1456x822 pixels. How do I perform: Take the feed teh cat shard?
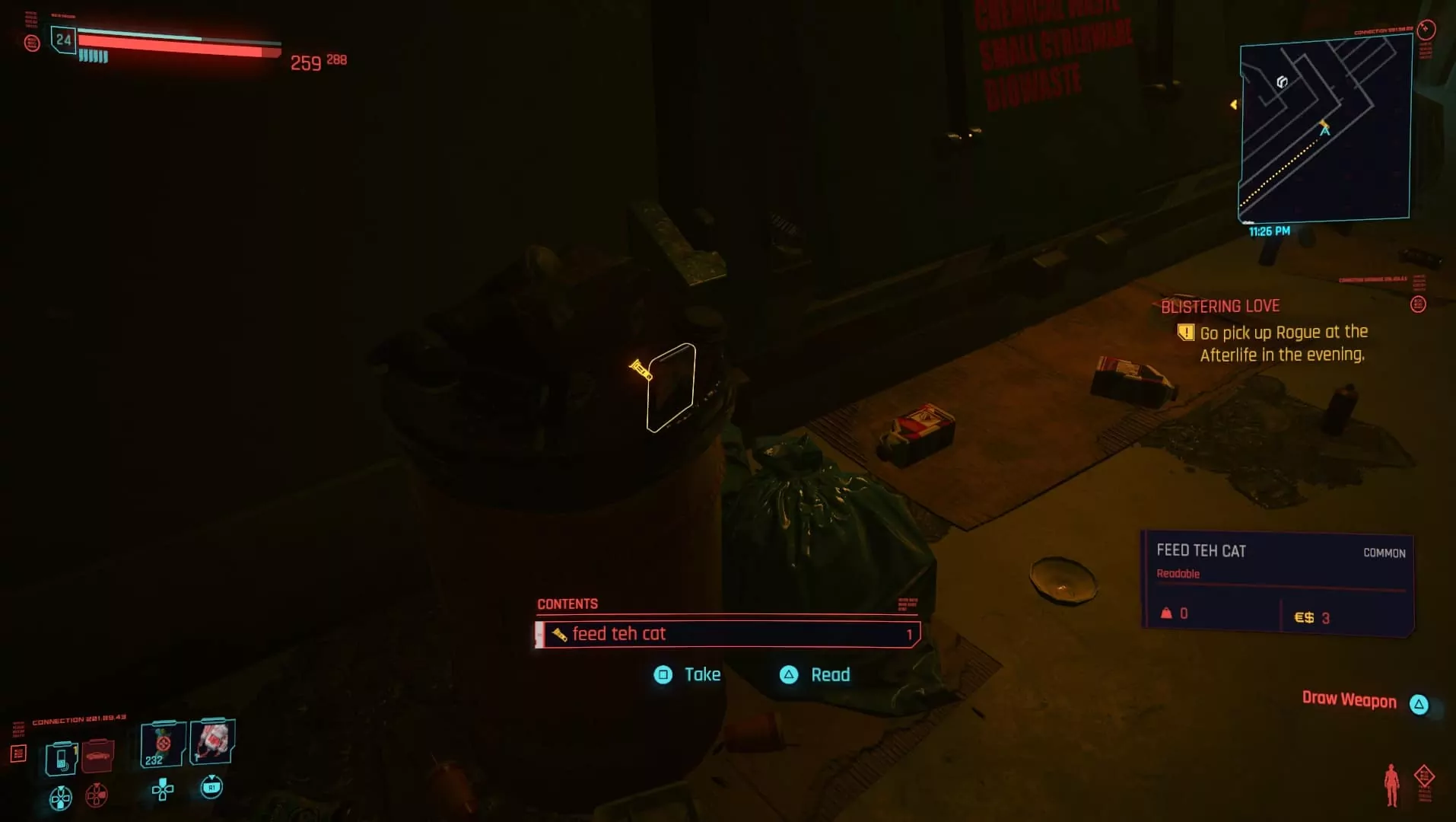point(688,675)
